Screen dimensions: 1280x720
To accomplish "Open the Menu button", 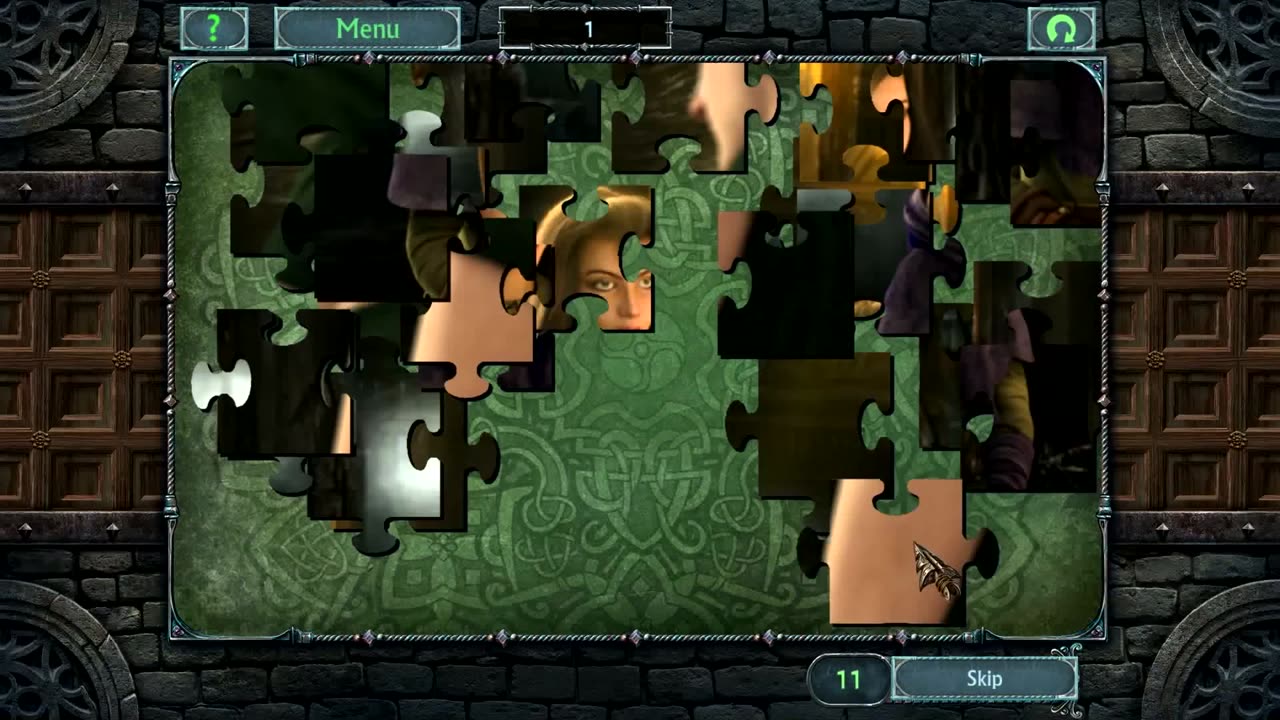I will [367, 29].
